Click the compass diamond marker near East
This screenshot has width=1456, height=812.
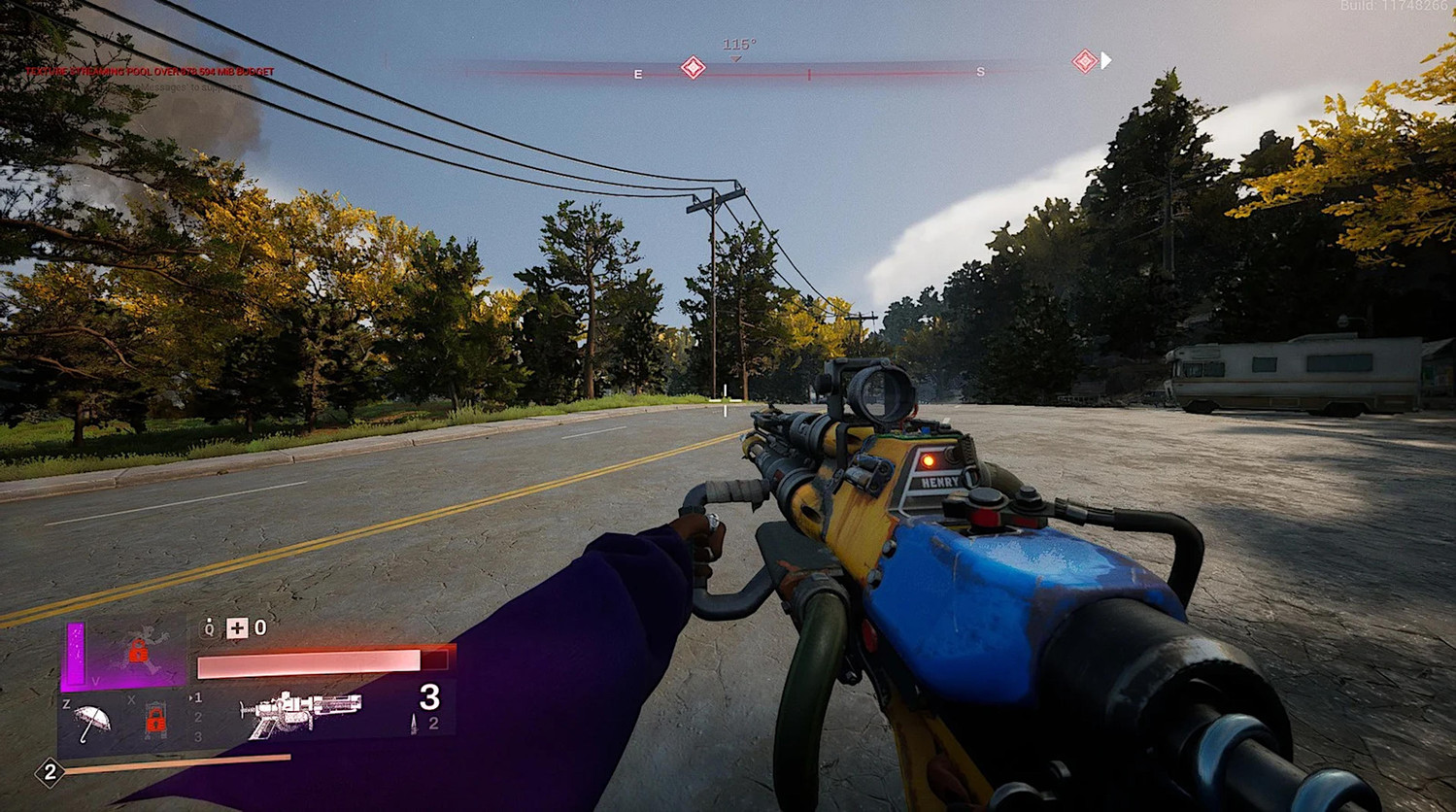pyautogui.click(x=693, y=67)
